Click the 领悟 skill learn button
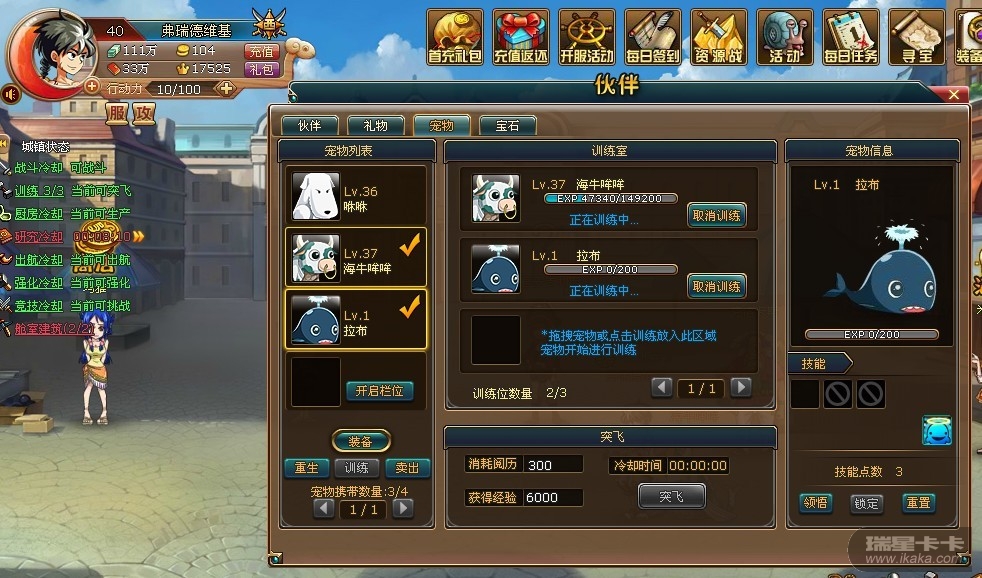Viewport: 982px width, 578px height. [816, 503]
